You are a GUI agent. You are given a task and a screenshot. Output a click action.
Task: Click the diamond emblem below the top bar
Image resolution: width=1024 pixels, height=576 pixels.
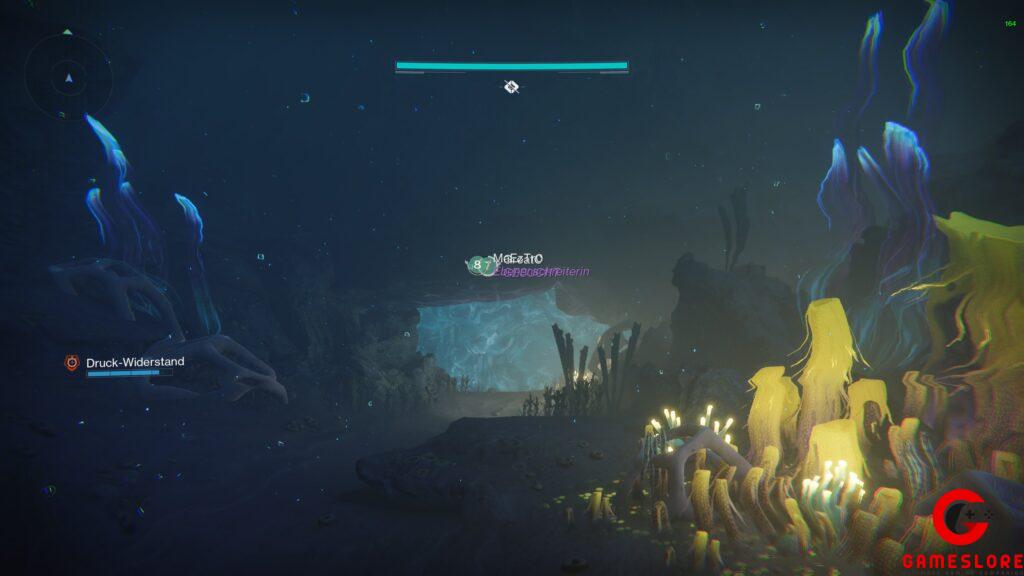tap(511, 87)
